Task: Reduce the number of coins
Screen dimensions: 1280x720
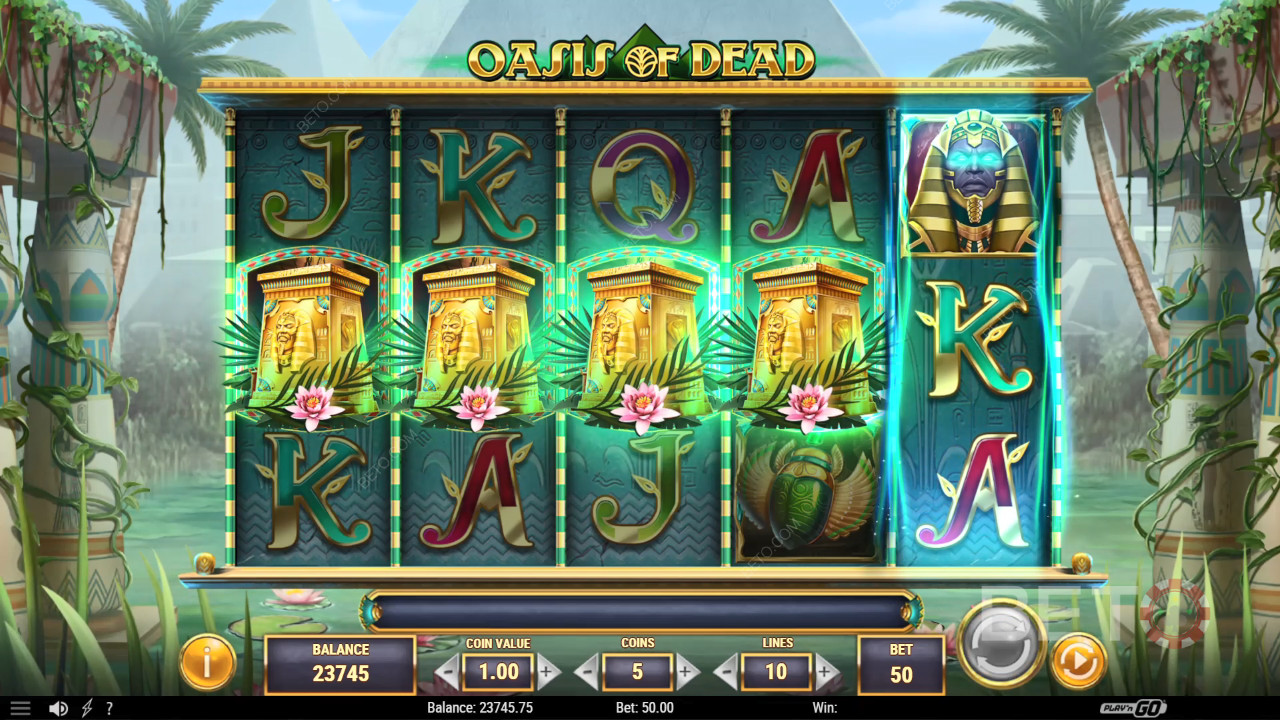Action: point(587,672)
